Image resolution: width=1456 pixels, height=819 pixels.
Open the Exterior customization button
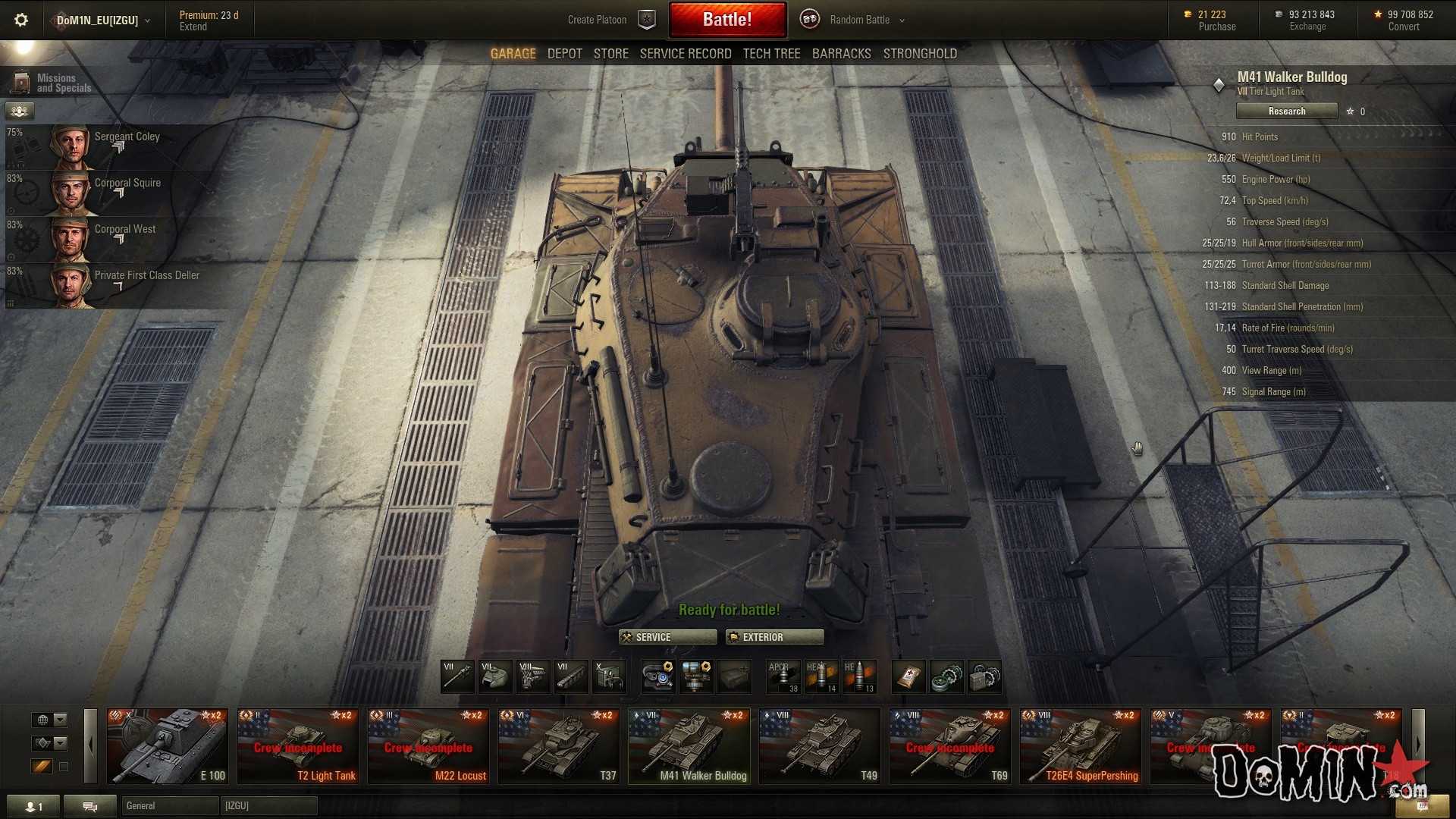[773, 637]
